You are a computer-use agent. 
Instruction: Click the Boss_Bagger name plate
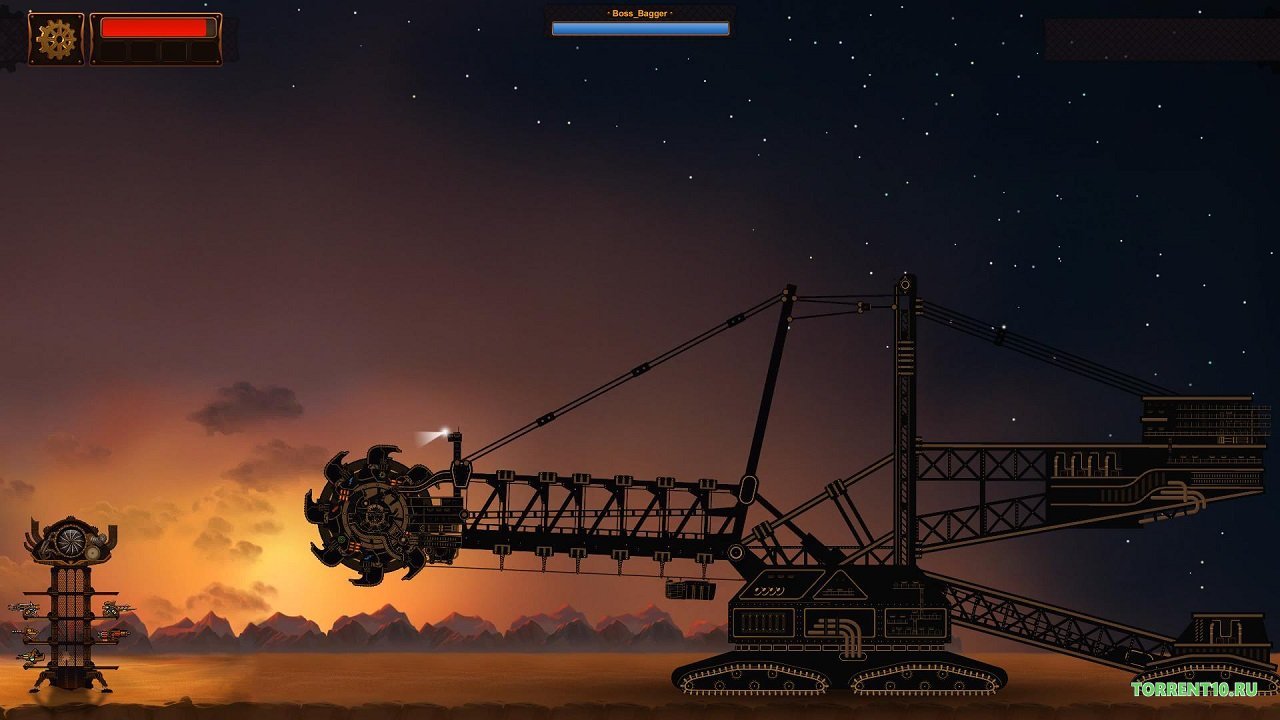coord(638,14)
